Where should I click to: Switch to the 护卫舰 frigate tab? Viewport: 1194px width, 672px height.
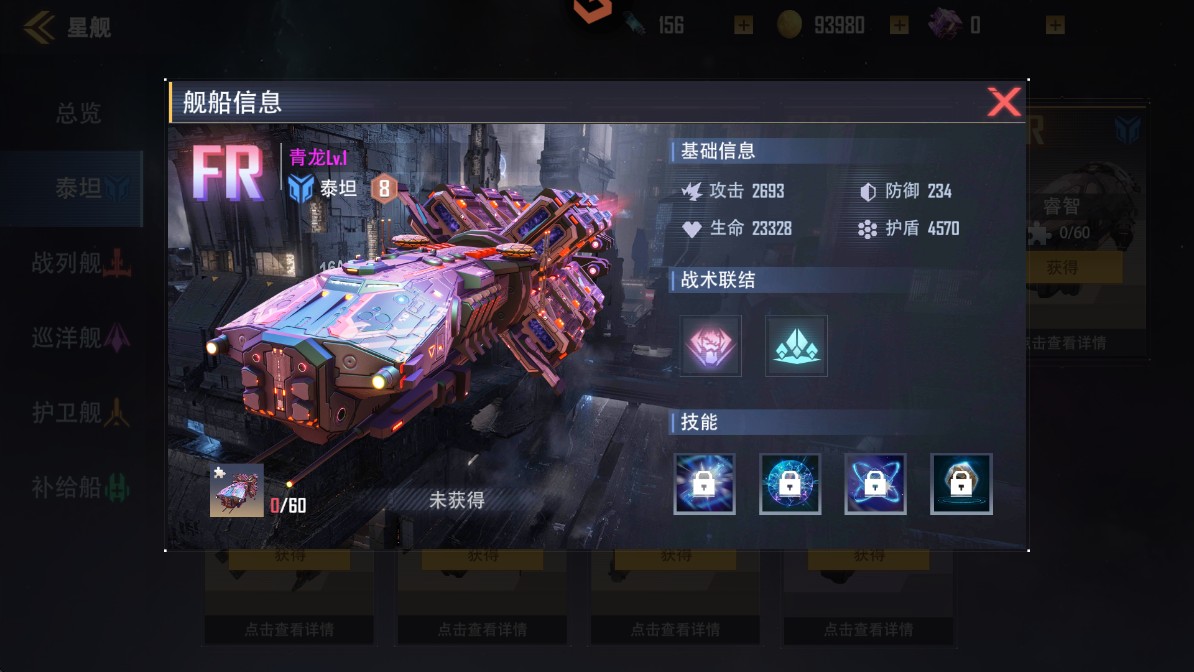[x=78, y=412]
